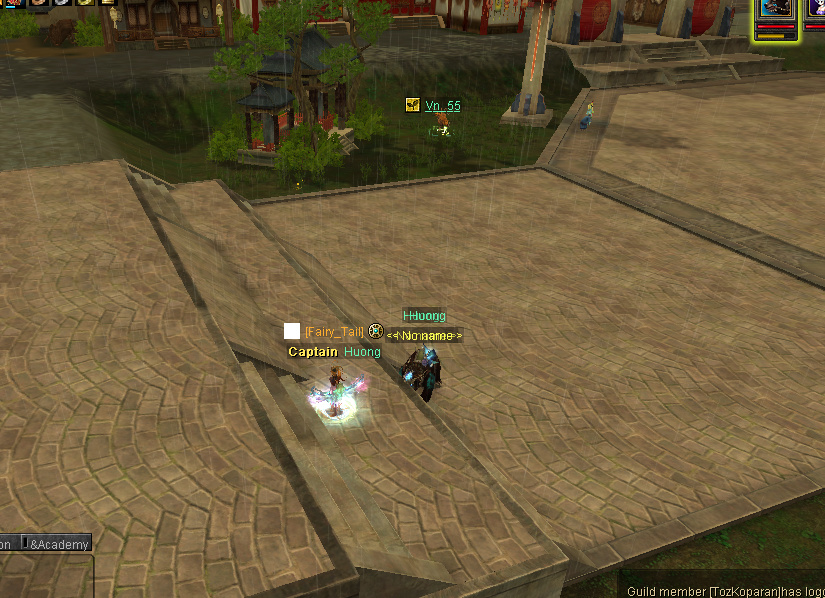Viewport: 825px width, 598px height.
Task: Click the gold ring buff icon
Action: coord(87,3)
